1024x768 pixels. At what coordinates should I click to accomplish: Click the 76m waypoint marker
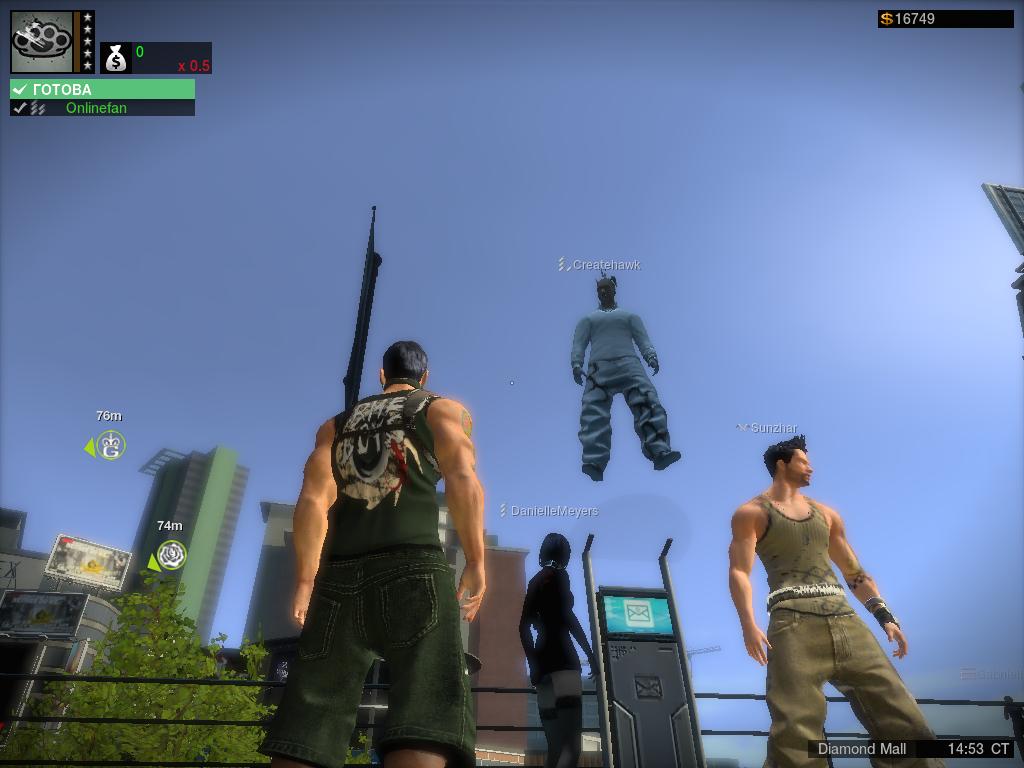(111, 446)
